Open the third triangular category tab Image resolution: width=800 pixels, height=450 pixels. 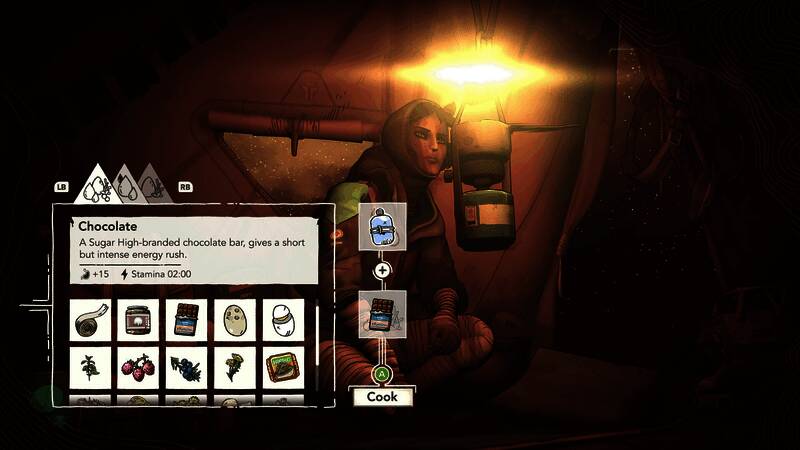coord(152,185)
